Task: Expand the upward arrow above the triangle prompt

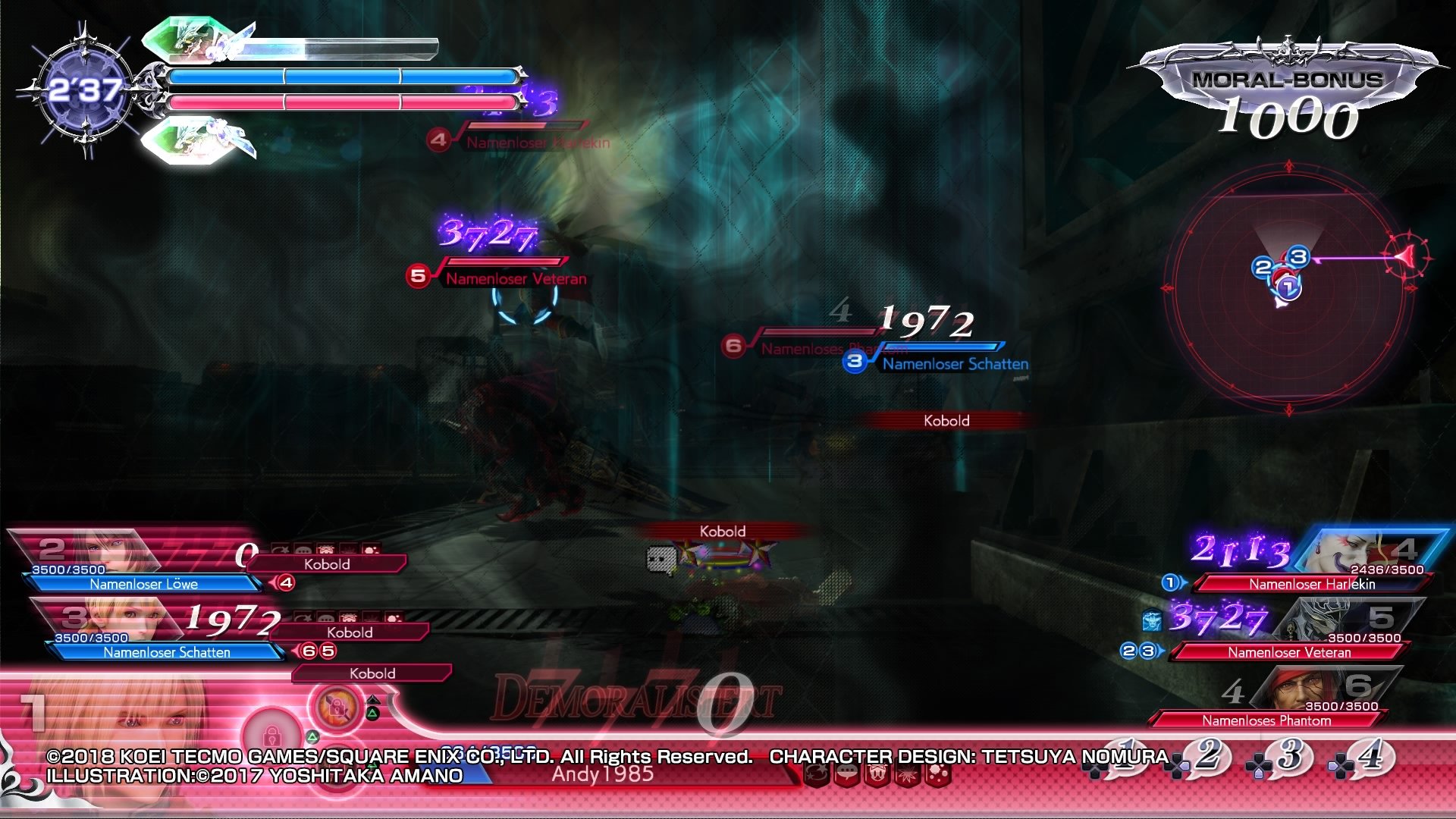Action: (373, 701)
